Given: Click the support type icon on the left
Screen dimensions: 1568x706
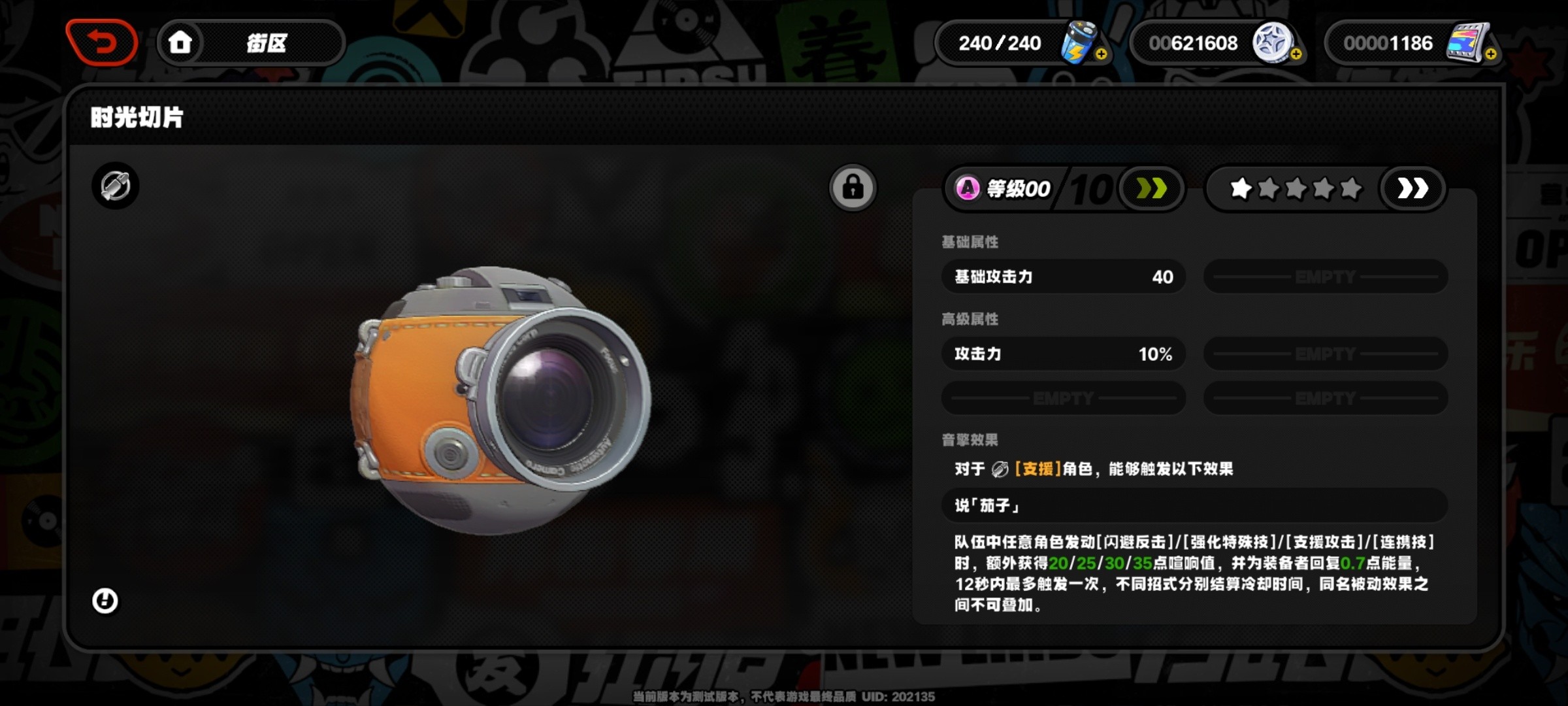Looking at the screenshot, I should coord(116,186).
